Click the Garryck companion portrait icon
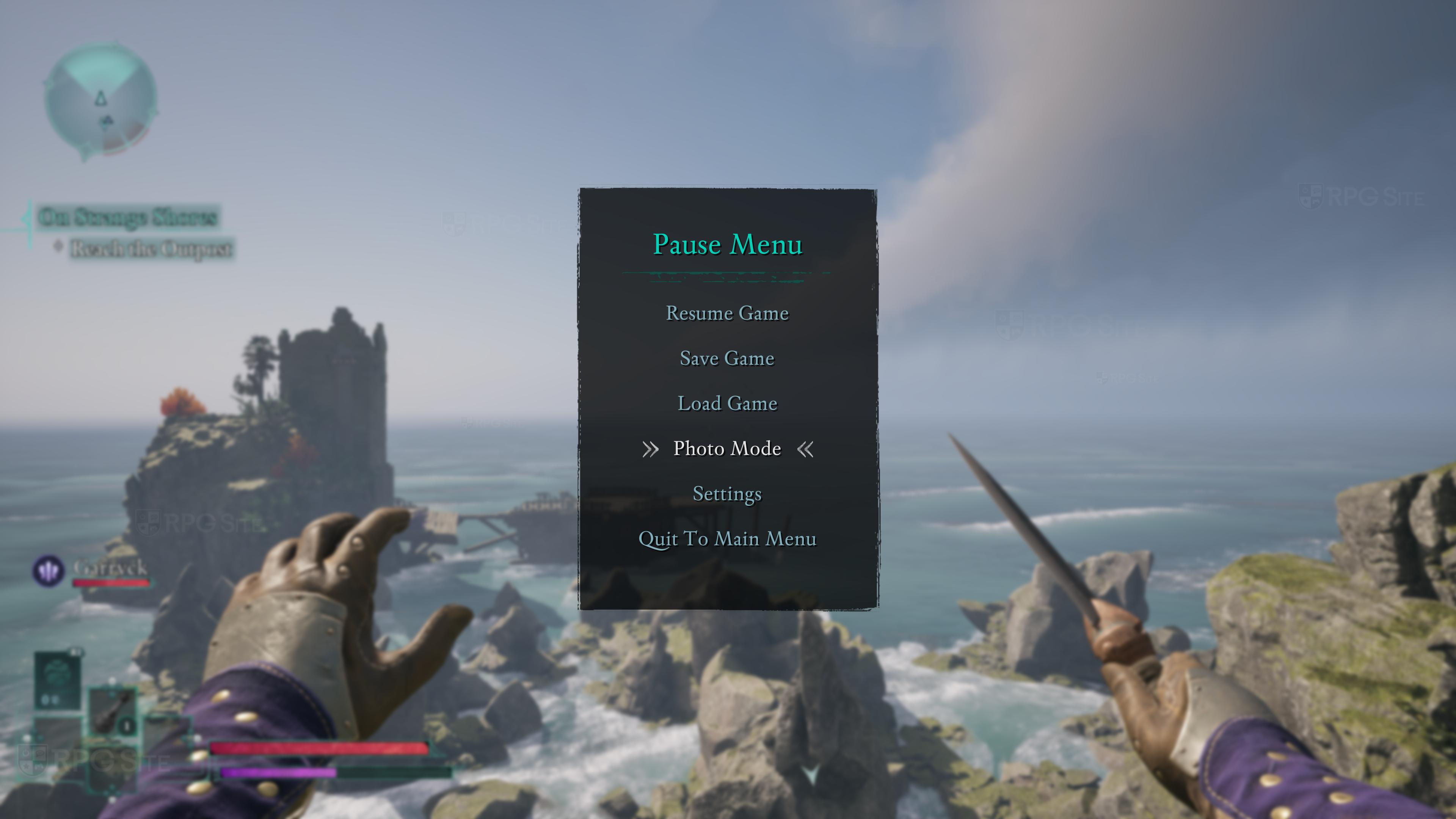Screen dimensions: 1456x819 coord(48,570)
